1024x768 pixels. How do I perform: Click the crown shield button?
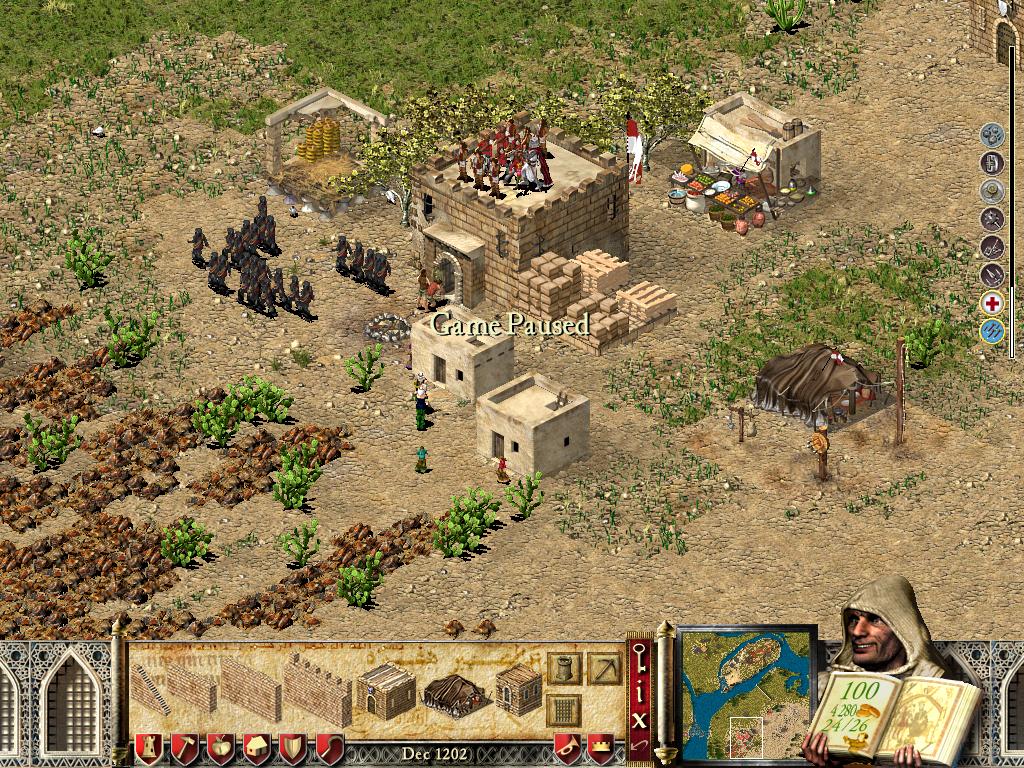click(601, 748)
